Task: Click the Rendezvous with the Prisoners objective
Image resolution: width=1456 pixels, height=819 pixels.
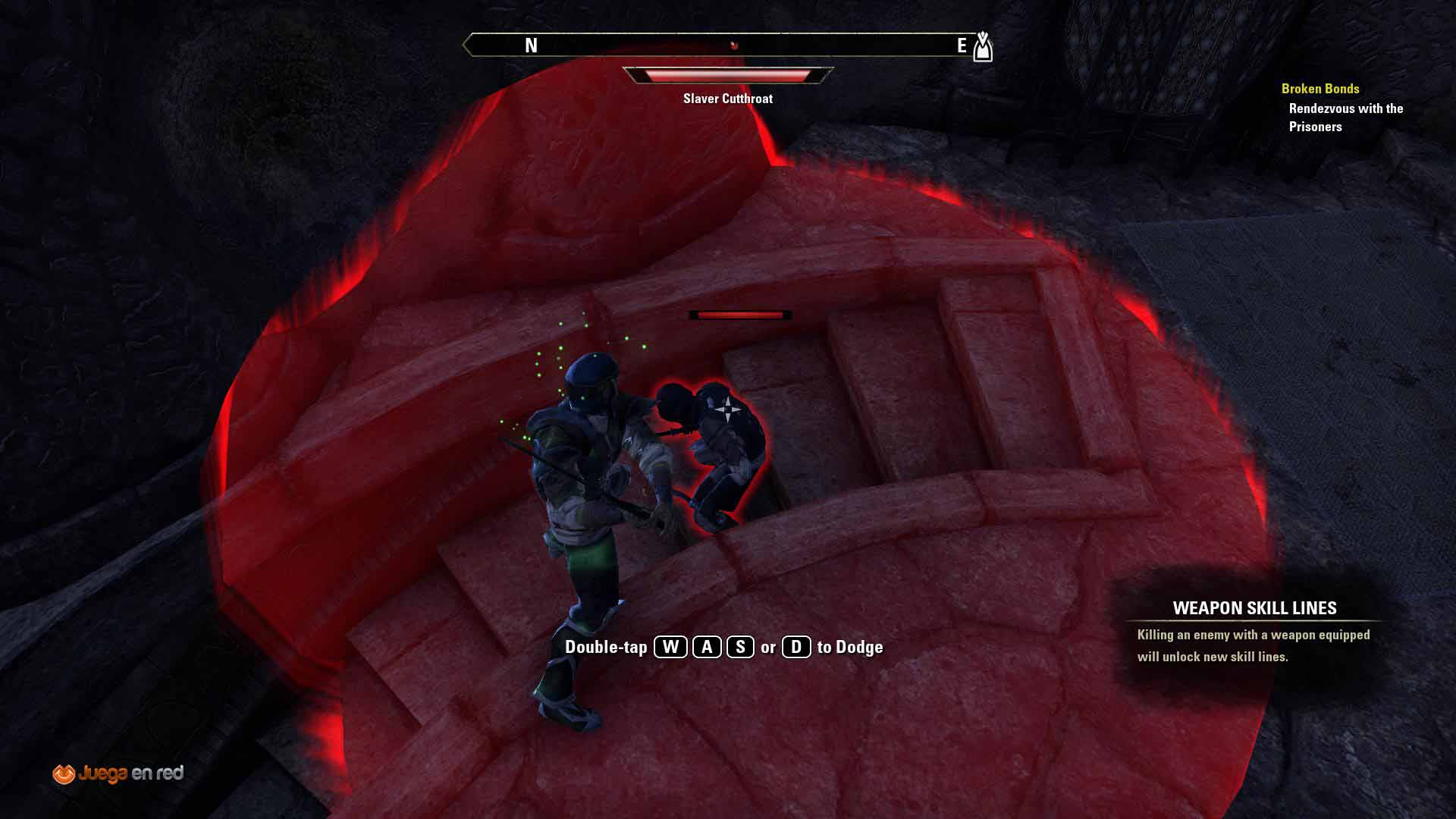Action: coord(1345,118)
